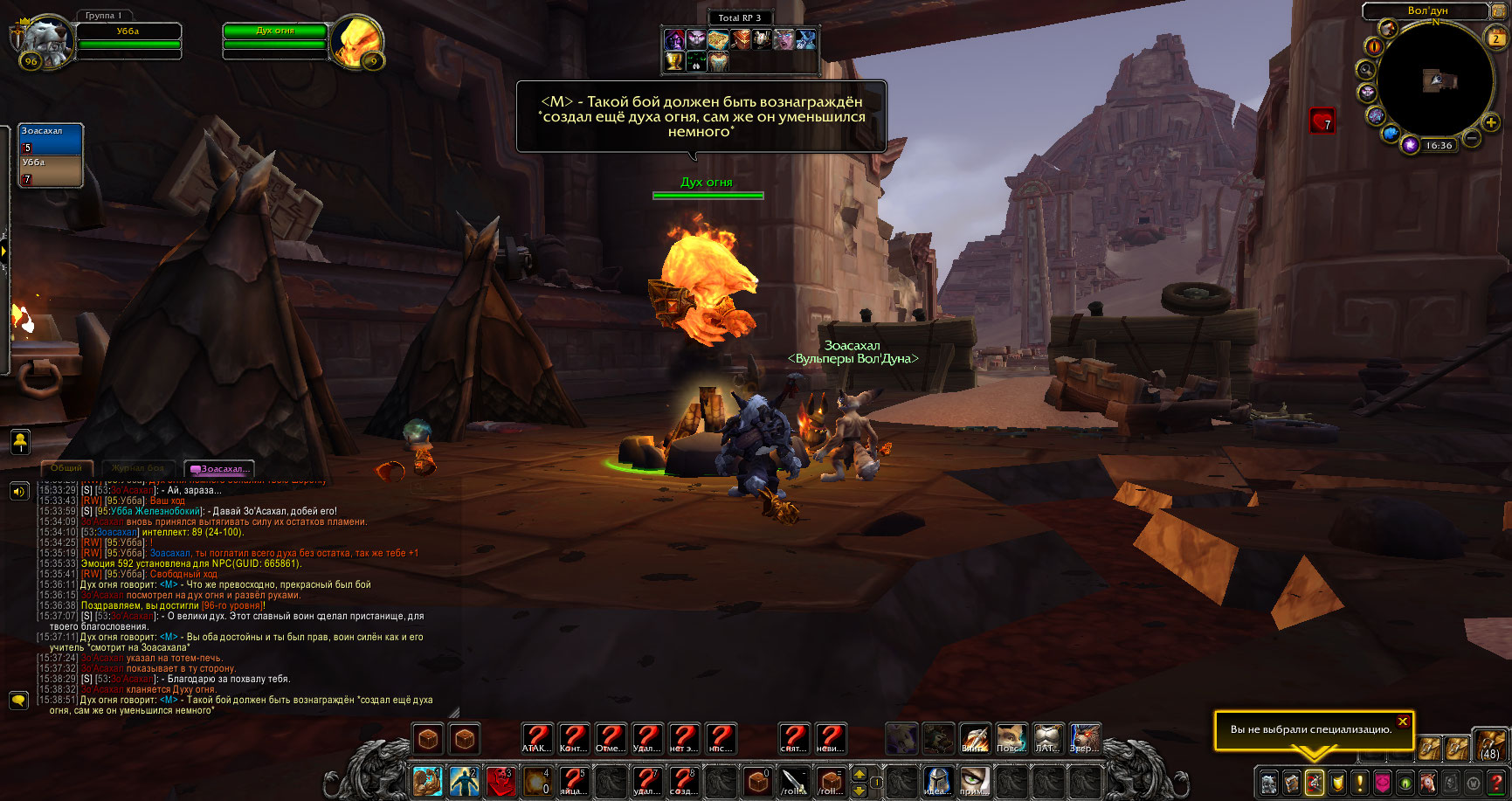The image size is (1512, 801).
Task: Use the sword /roll macro
Action: [x=793, y=780]
